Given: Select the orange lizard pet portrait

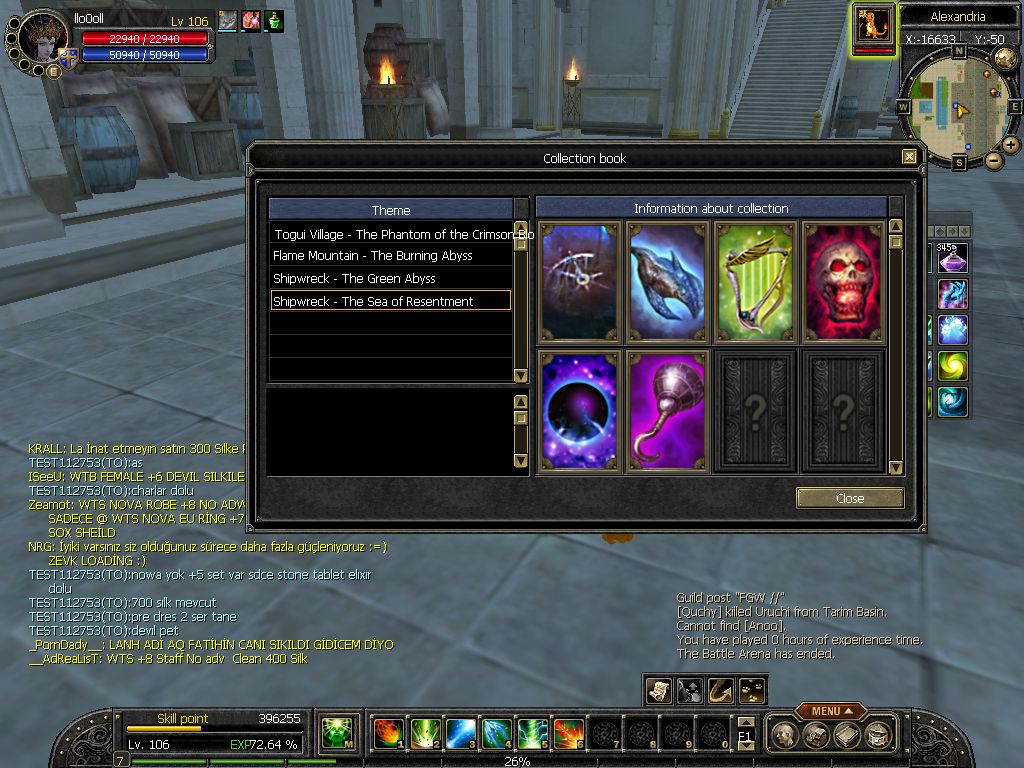Looking at the screenshot, I should [x=874, y=26].
